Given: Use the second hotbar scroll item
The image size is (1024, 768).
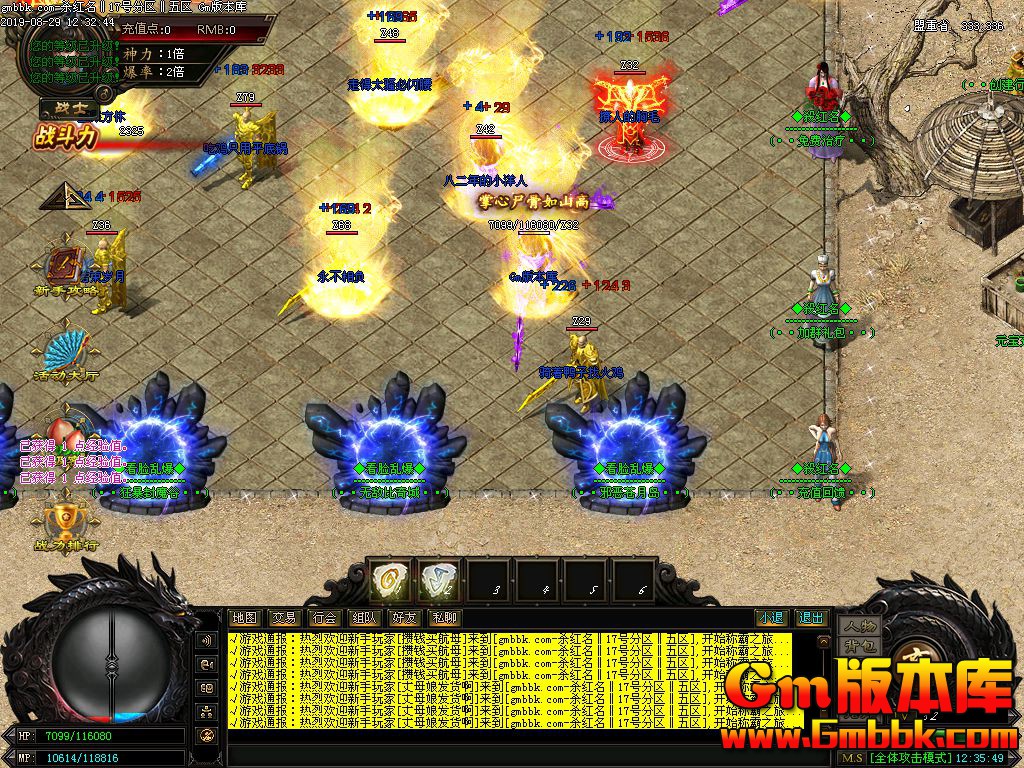Looking at the screenshot, I should pyautogui.click(x=438, y=580).
